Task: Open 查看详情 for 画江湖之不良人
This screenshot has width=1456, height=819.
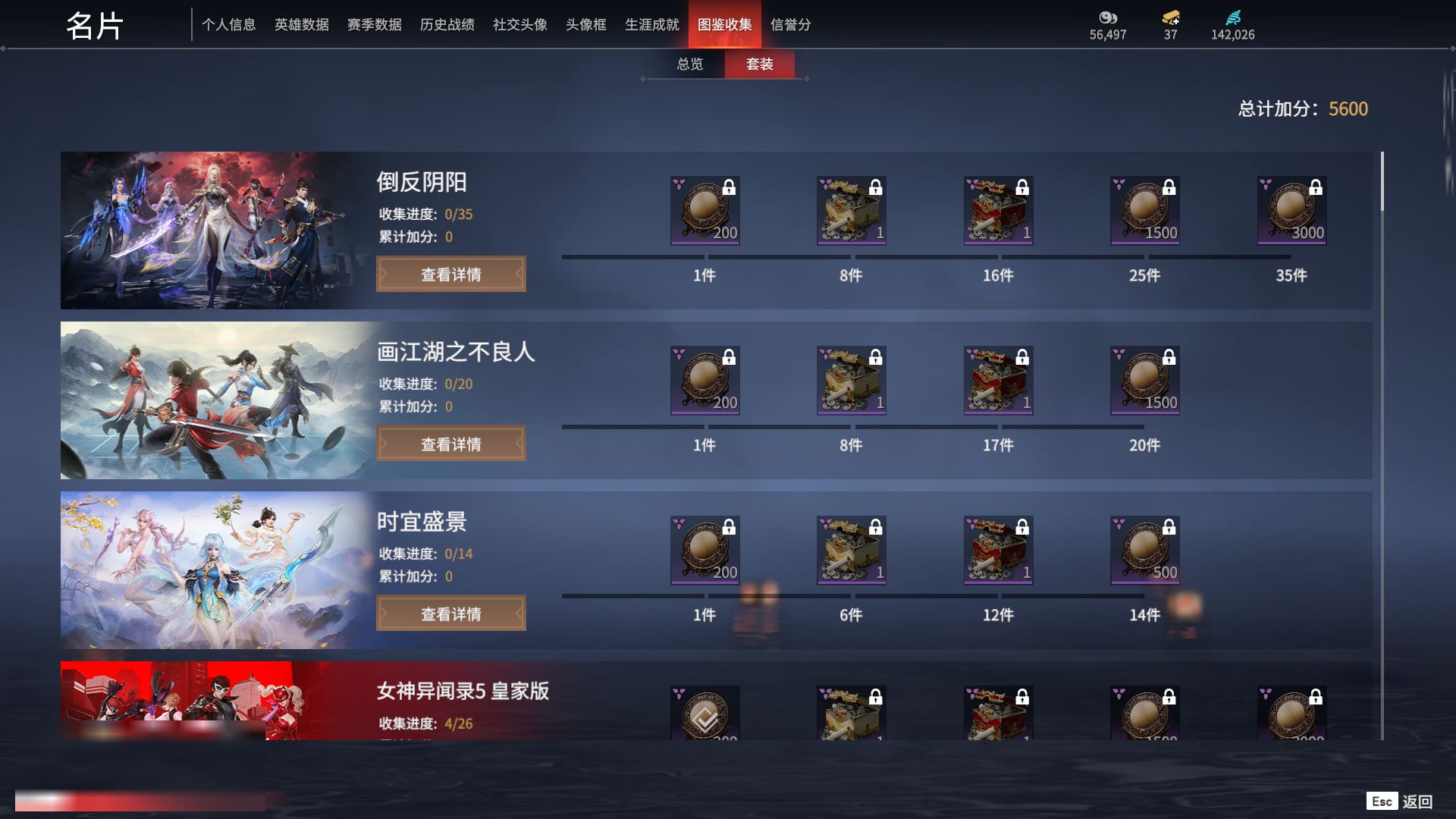Action: (x=450, y=444)
